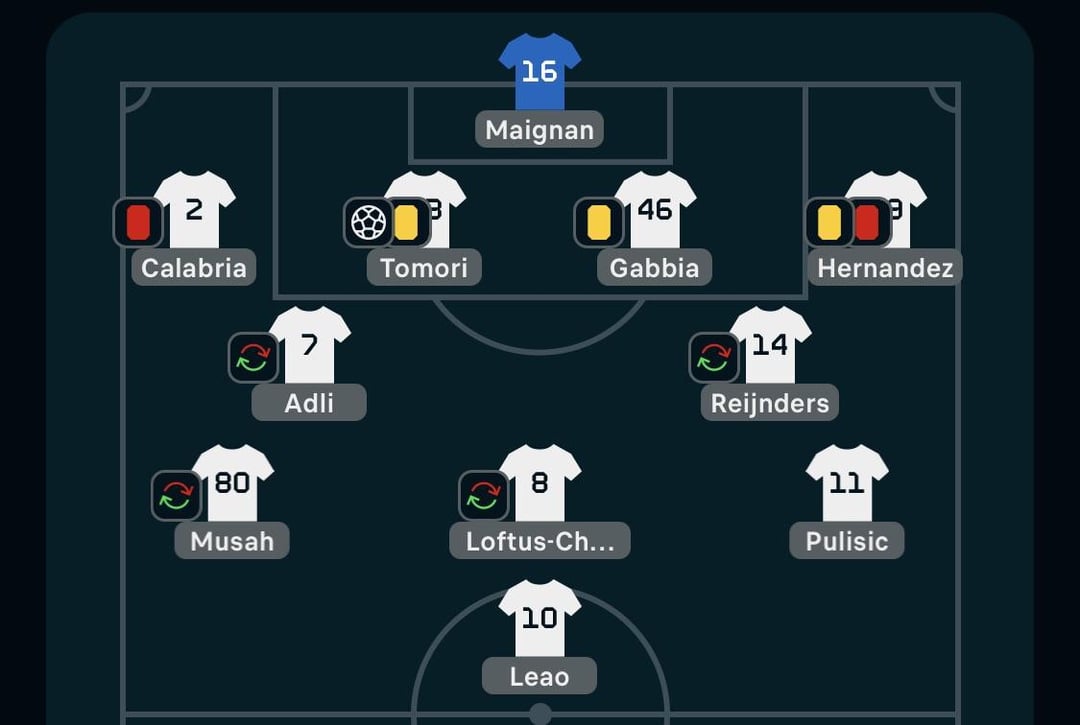Click Hernandez's yellow card icon
1080x725 pixels.
[829, 222]
